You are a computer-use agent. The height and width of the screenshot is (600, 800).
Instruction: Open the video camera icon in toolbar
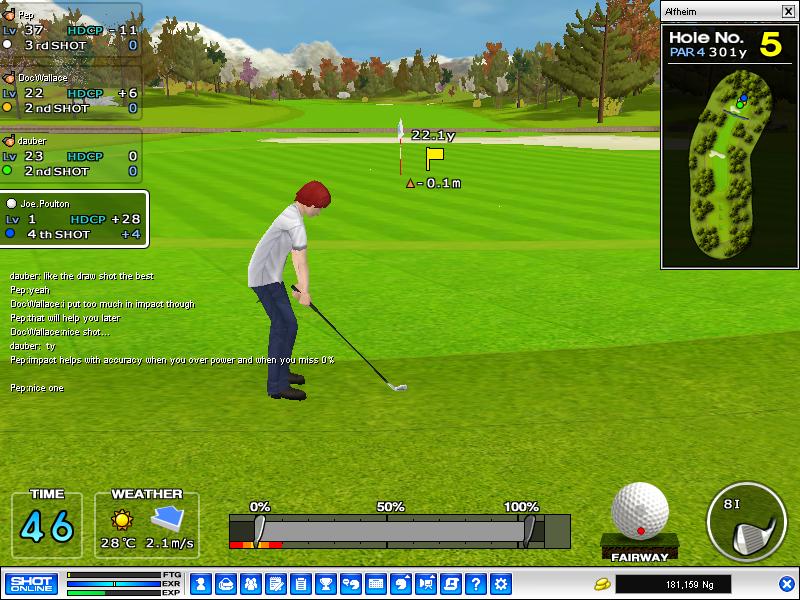(x=426, y=584)
